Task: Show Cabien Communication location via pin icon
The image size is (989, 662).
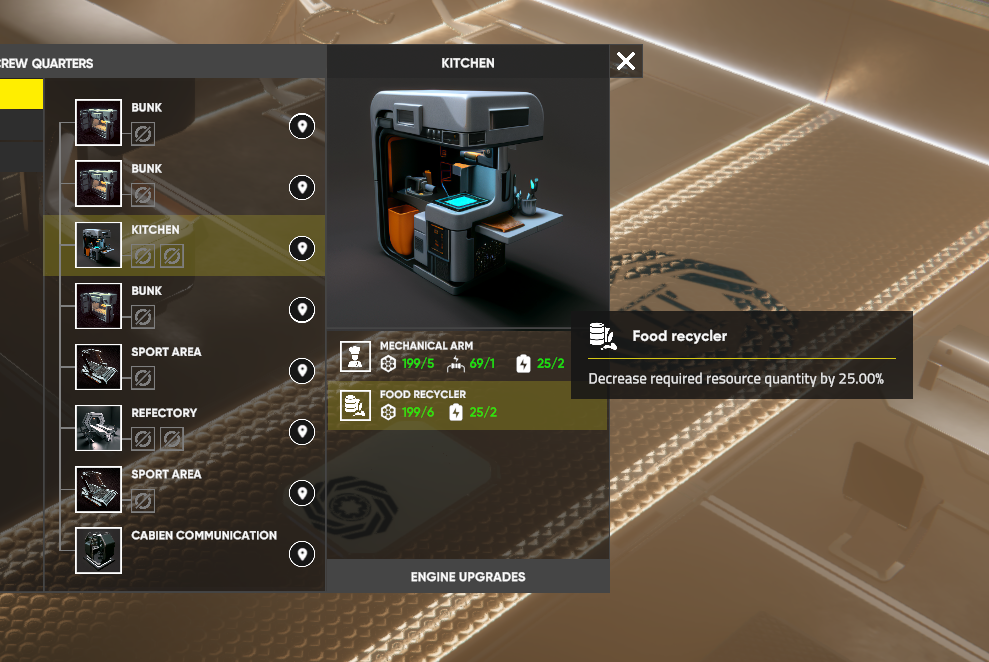Action: (302, 554)
